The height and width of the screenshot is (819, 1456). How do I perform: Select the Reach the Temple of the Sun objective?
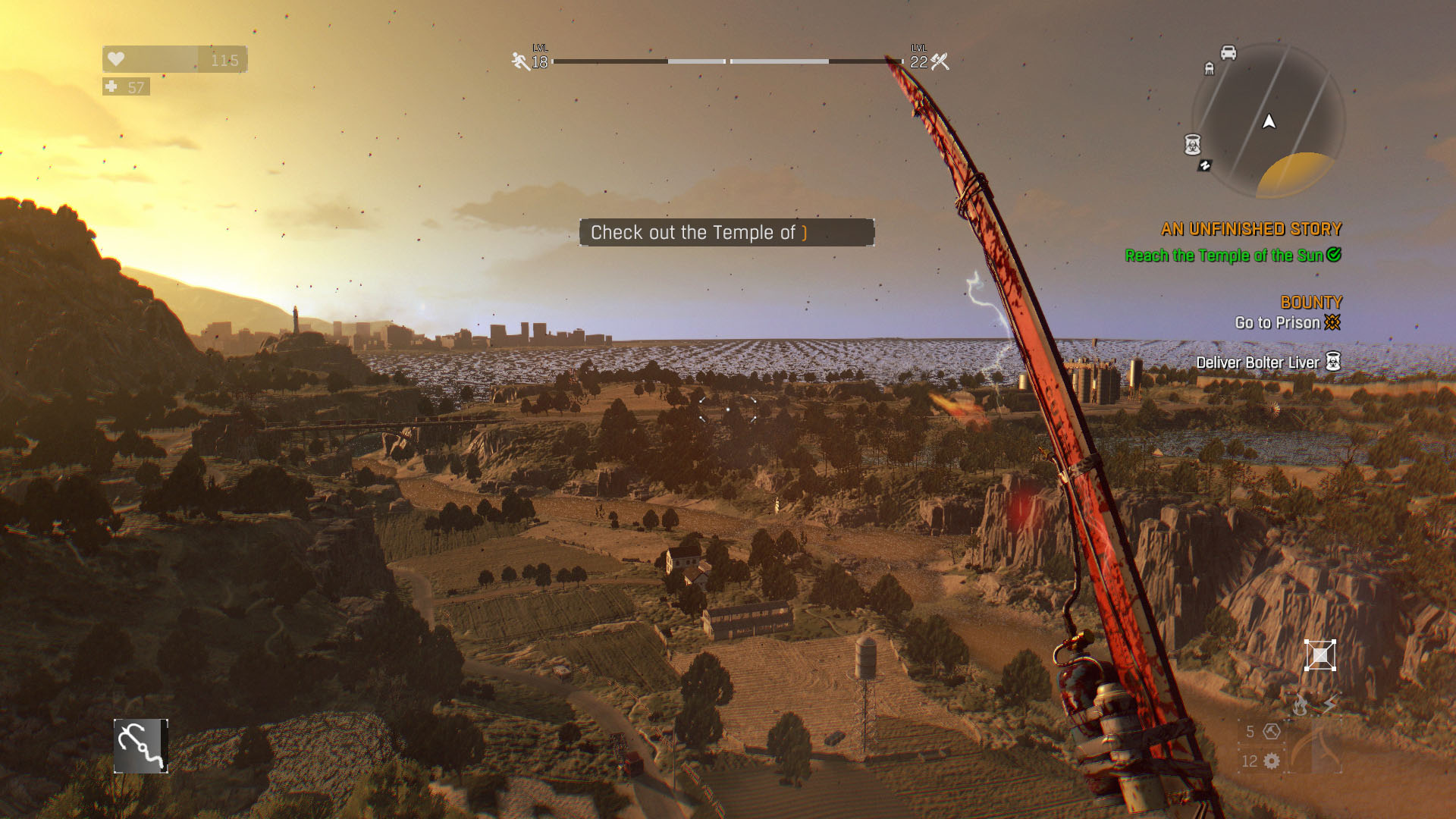(1224, 256)
